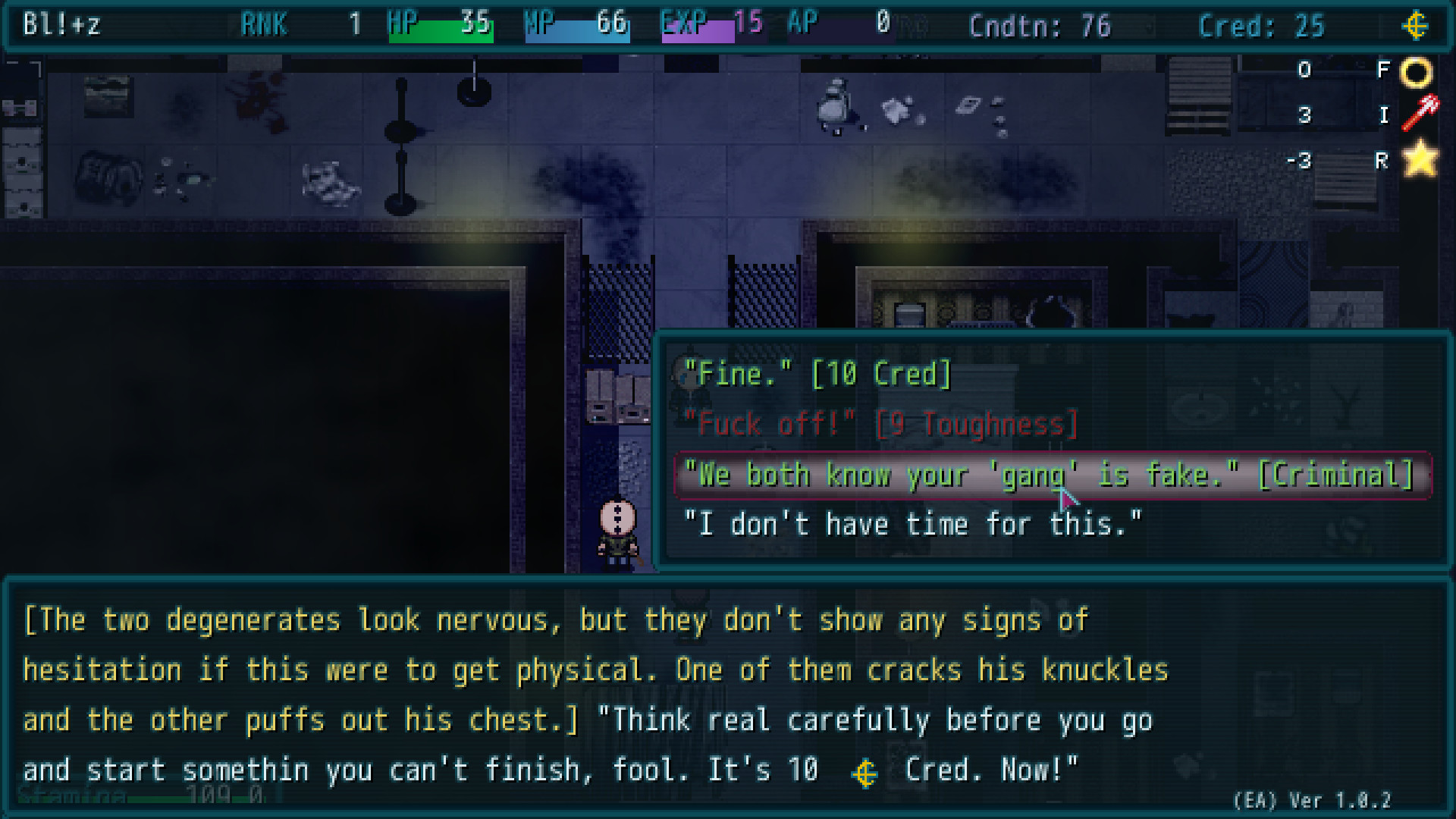This screenshot has height=819, width=1456.
Task: Click the yellow star icon beside the R counter
Action: click(1420, 159)
